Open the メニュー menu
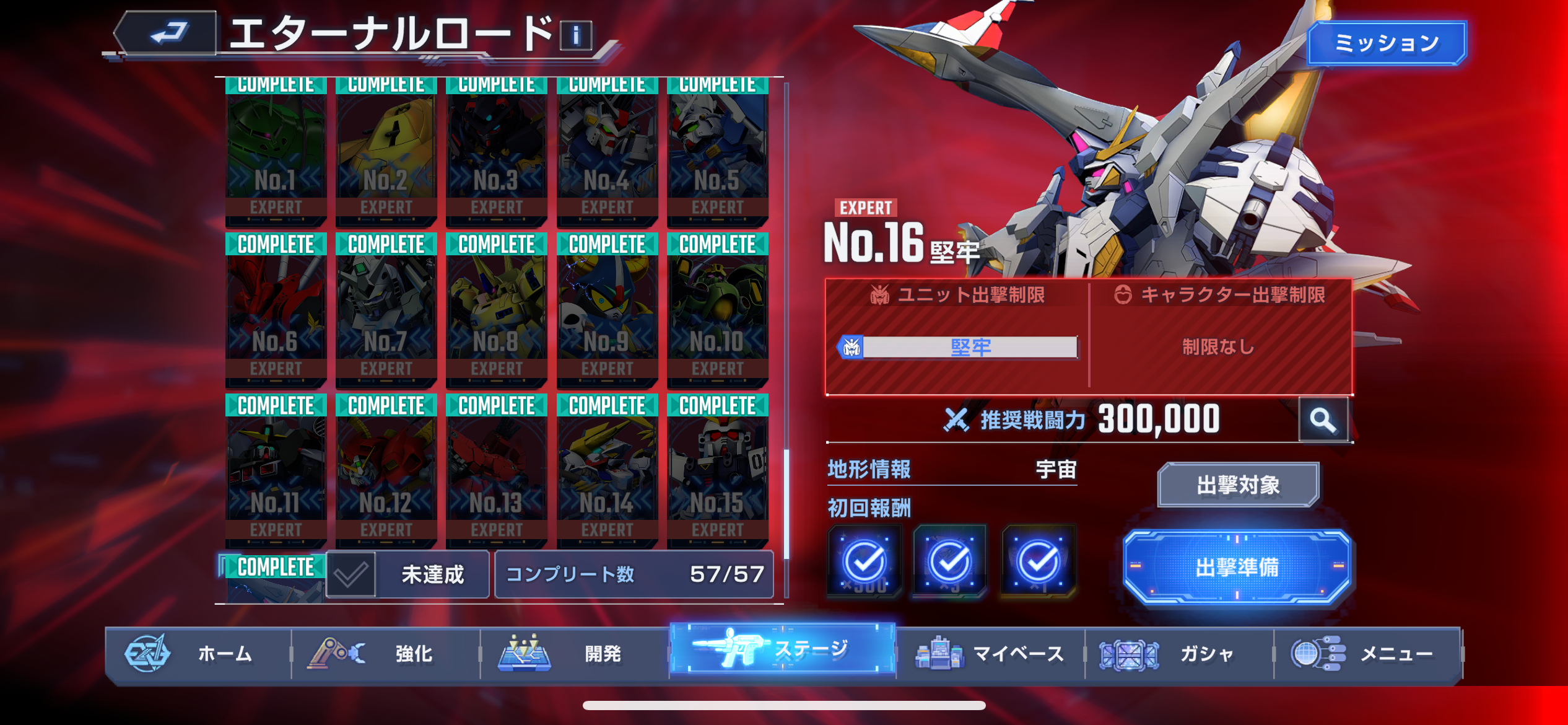The image size is (1568, 725). tap(1367, 654)
